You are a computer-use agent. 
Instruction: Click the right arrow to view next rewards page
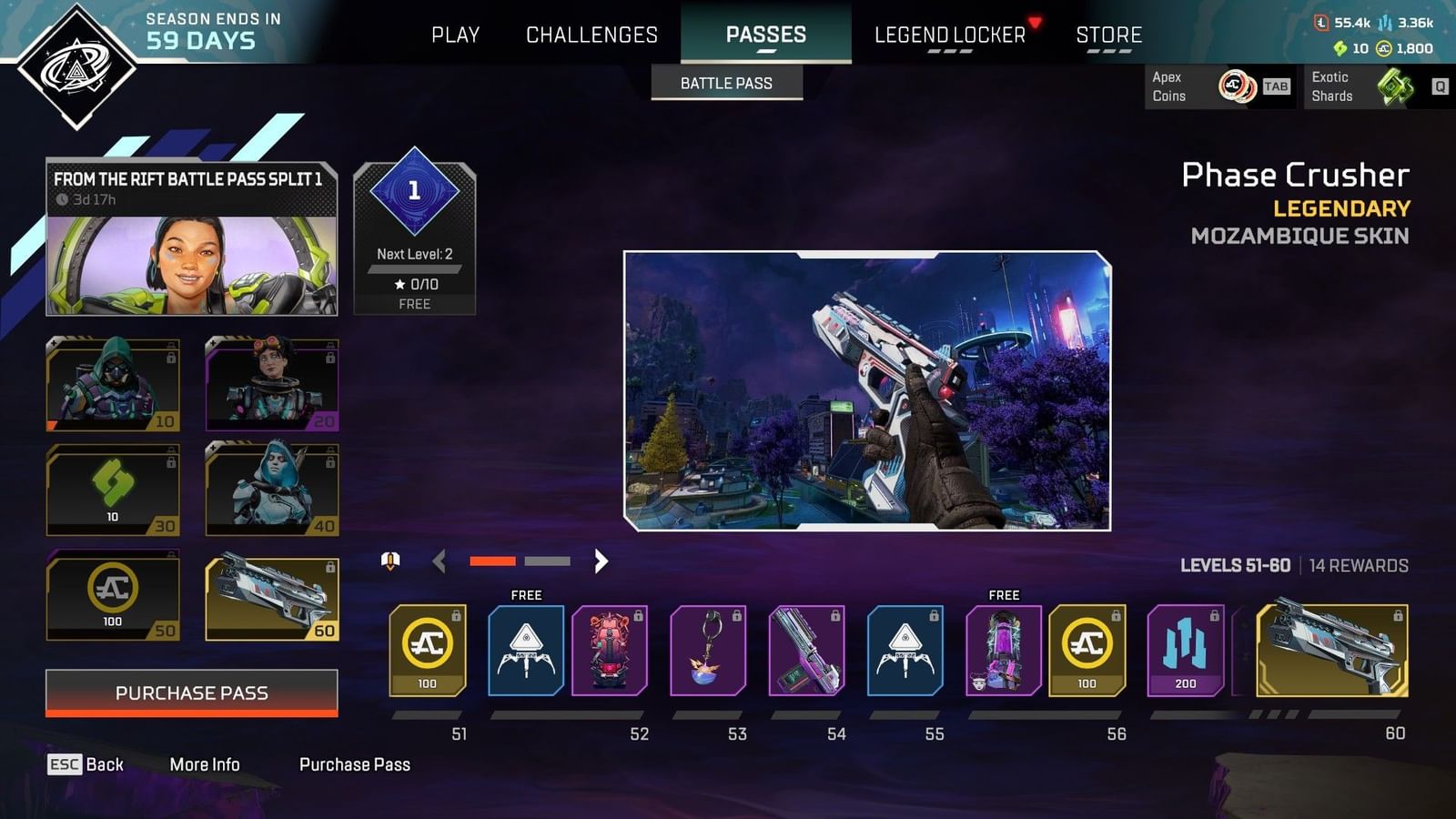(601, 561)
